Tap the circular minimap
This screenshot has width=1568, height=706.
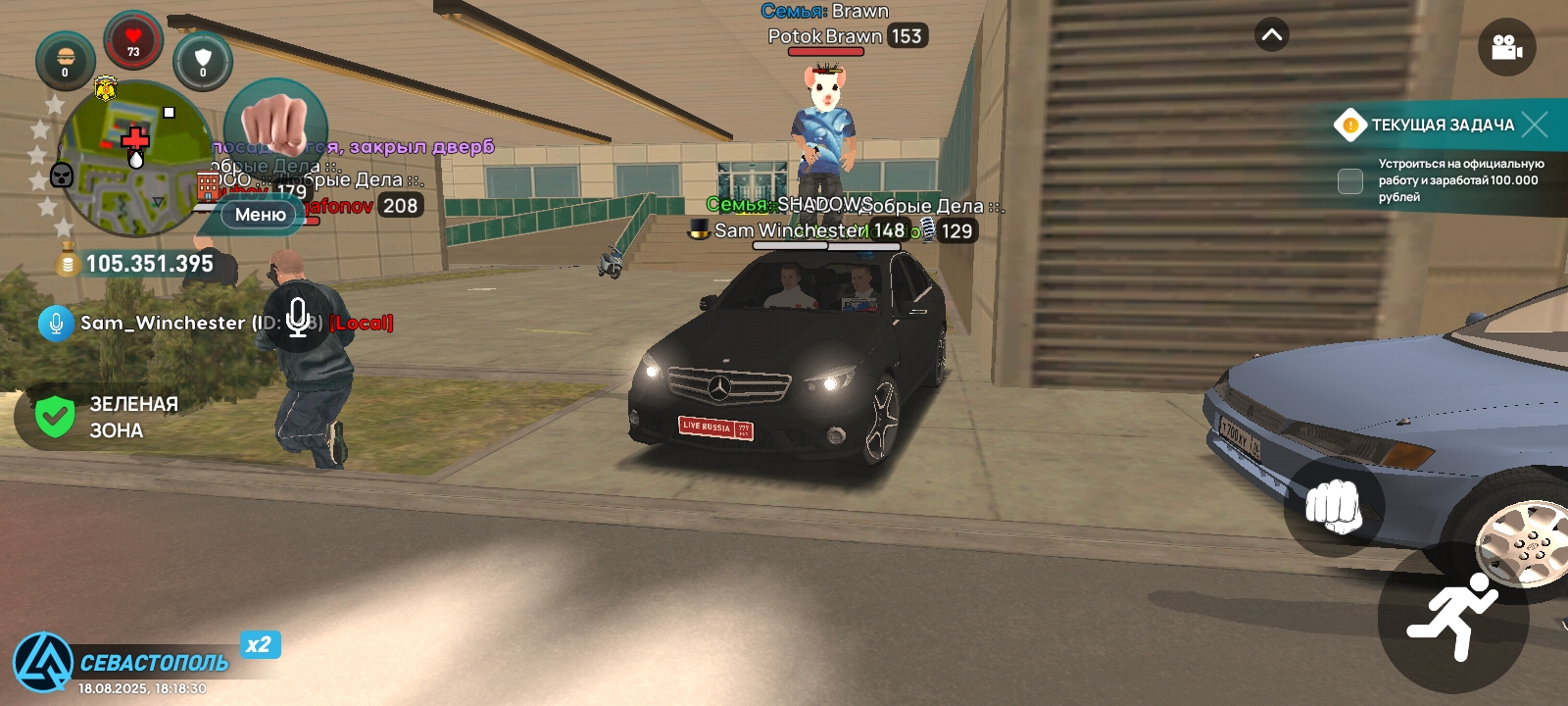point(134,159)
